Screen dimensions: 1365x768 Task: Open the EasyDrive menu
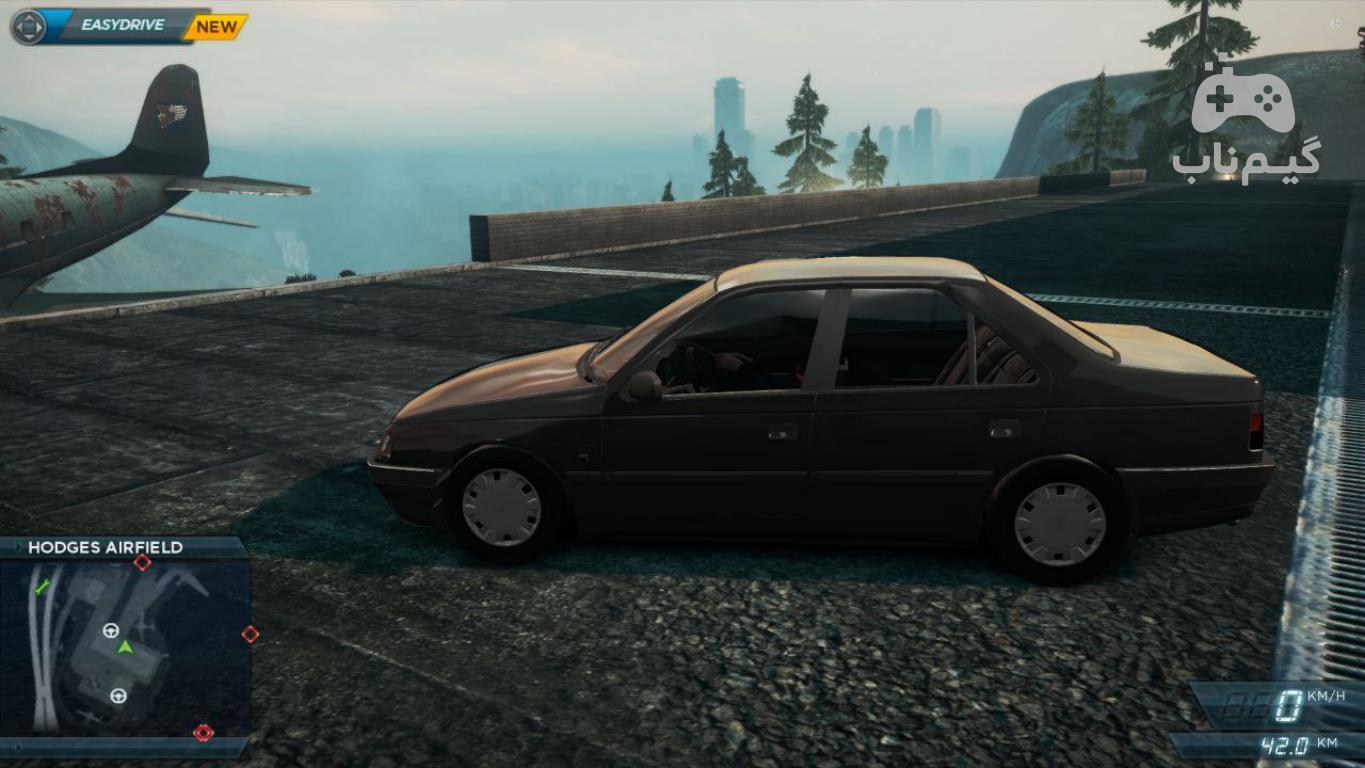coord(121,26)
